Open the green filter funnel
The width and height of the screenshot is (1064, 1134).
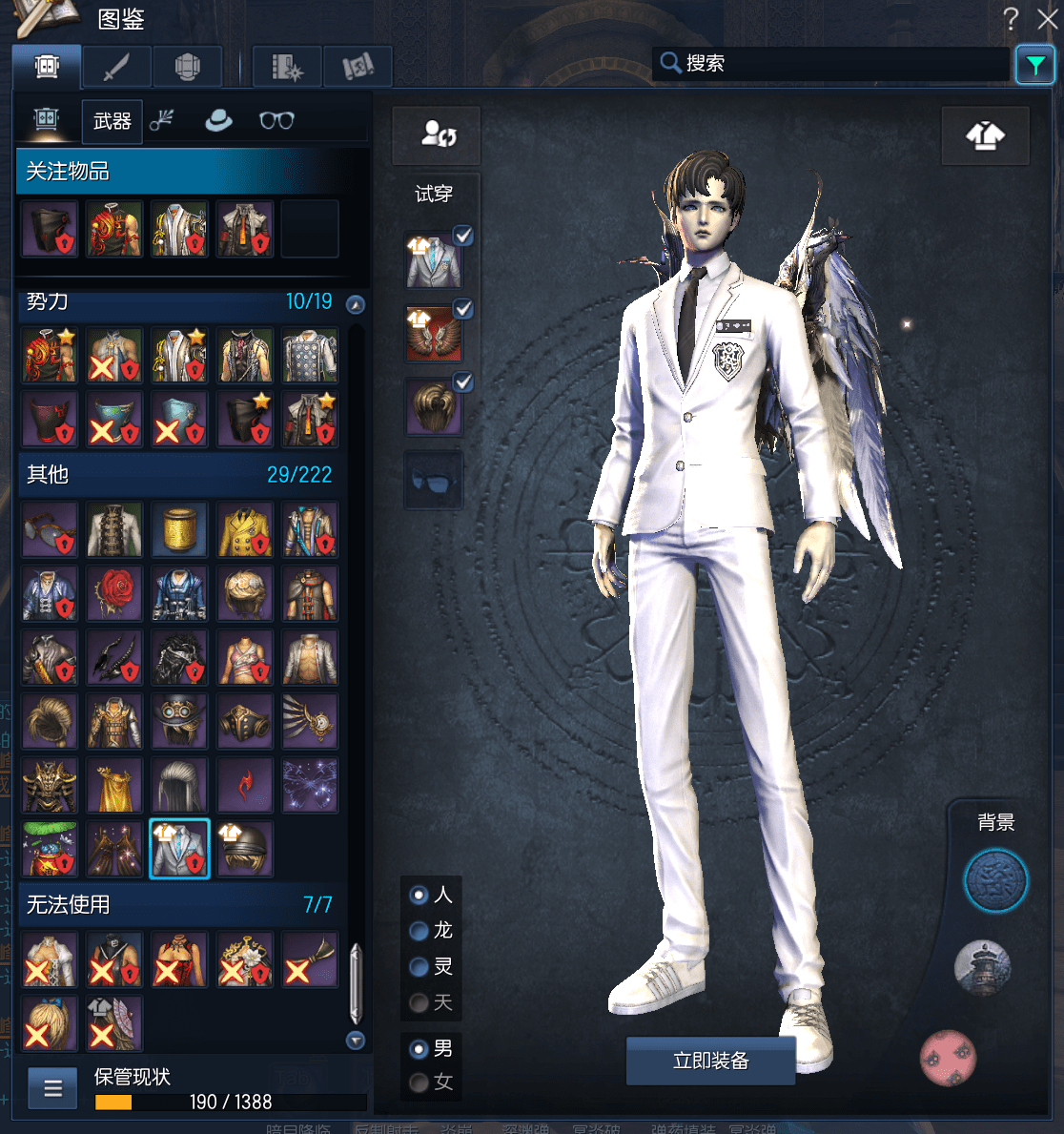1034,65
